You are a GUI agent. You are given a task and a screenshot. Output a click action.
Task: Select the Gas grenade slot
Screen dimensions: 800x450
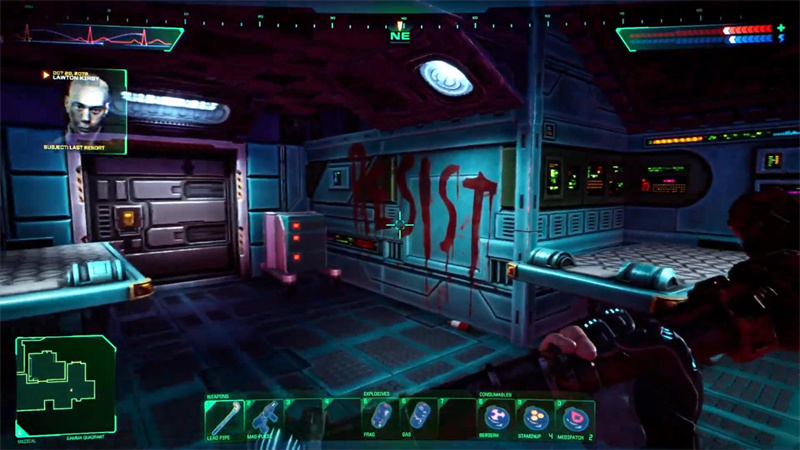coord(419,417)
